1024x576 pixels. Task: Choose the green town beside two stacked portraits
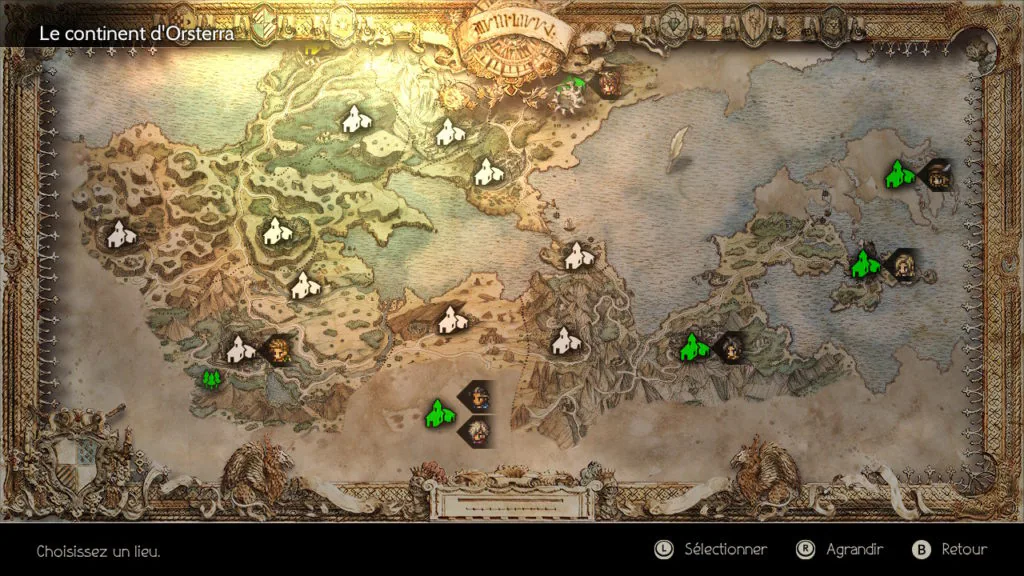tap(436, 413)
